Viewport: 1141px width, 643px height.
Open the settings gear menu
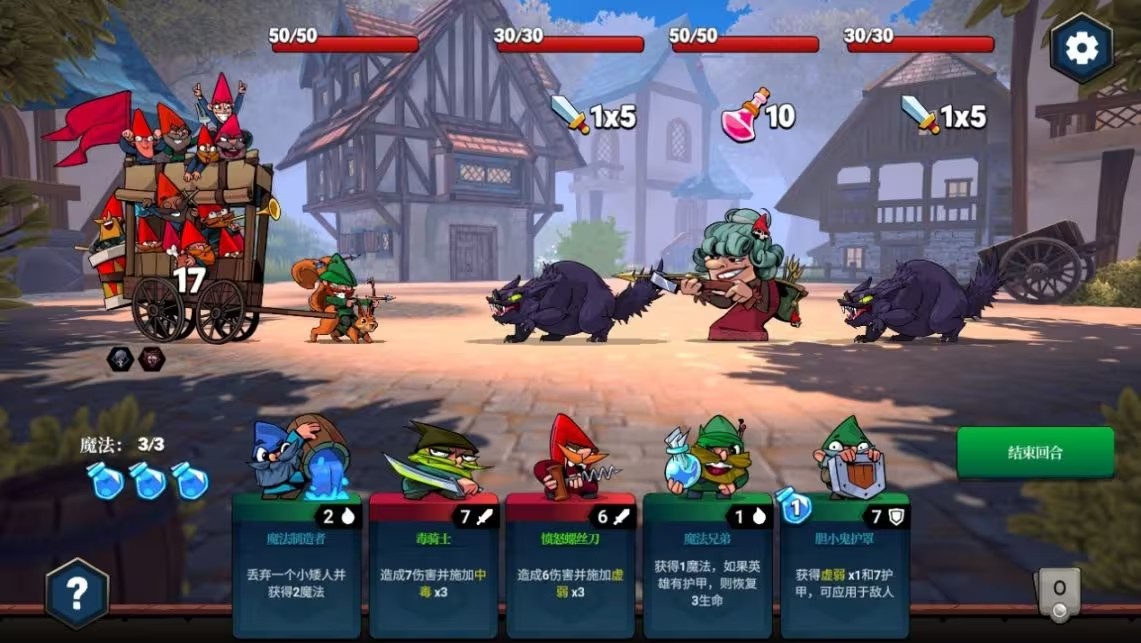coord(1081,47)
